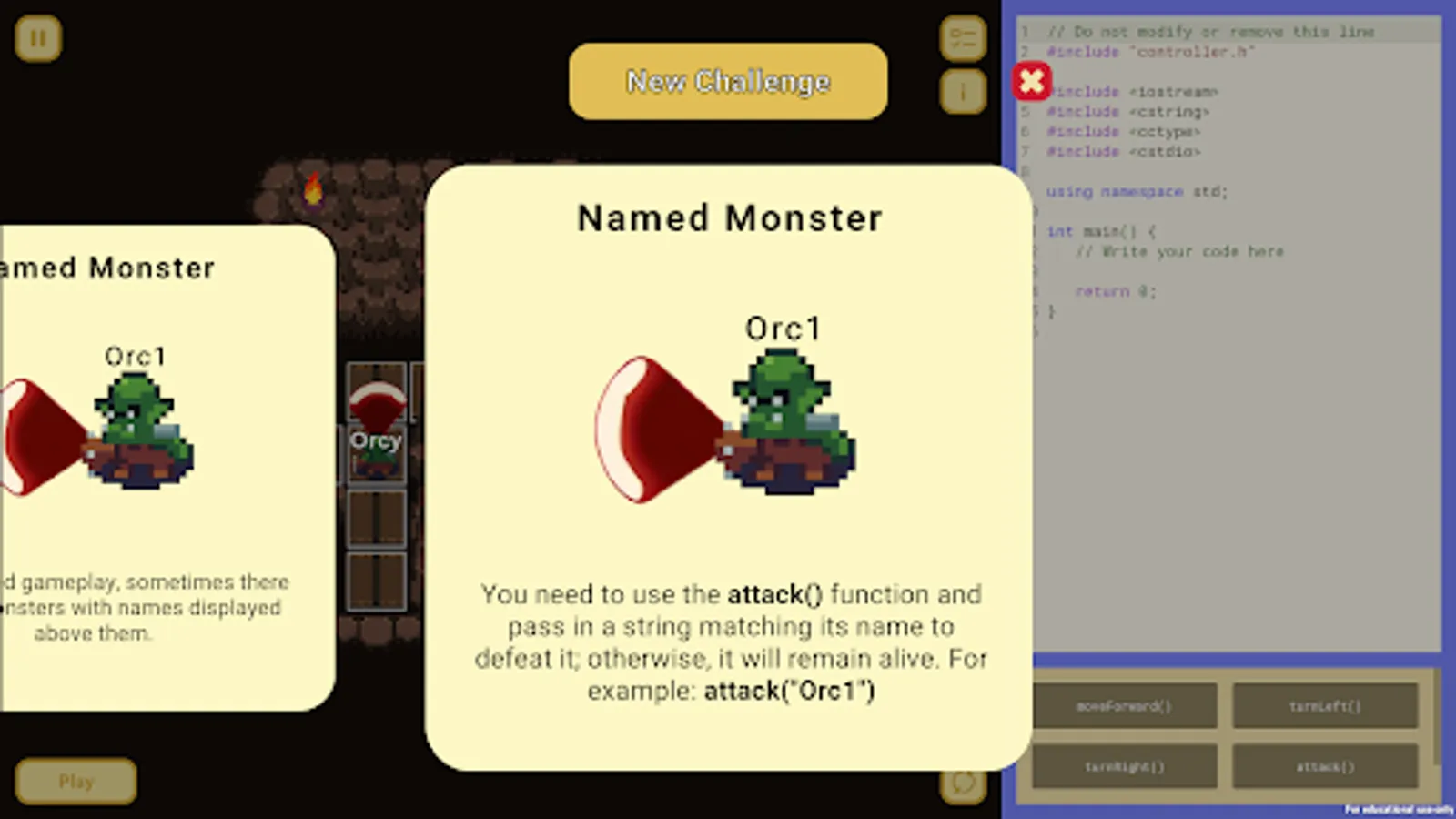Image resolution: width=1456 pixels, height=819 pixels.
Task: Insert the attack() code snippet
Action: tap(1326, 765)
